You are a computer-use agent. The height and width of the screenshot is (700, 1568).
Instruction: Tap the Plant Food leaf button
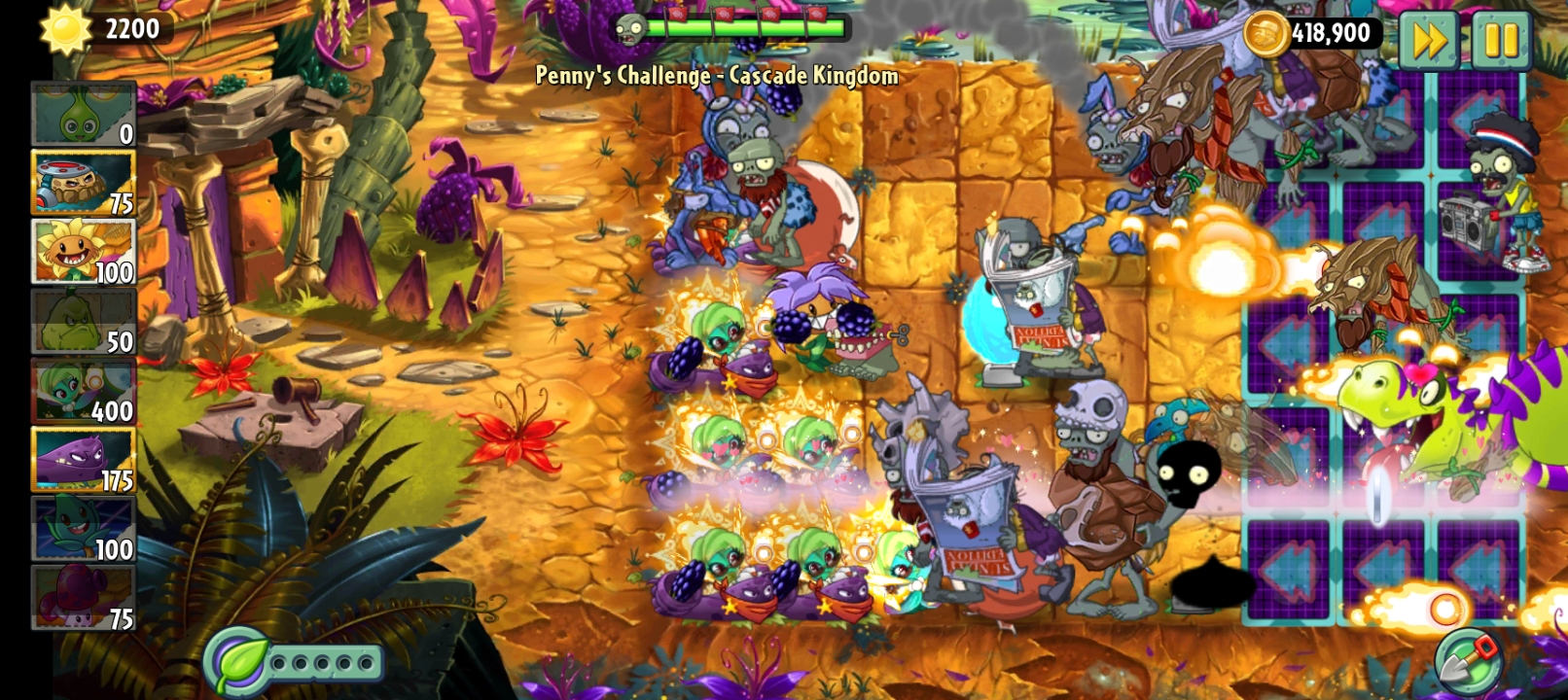coord(236,662)
